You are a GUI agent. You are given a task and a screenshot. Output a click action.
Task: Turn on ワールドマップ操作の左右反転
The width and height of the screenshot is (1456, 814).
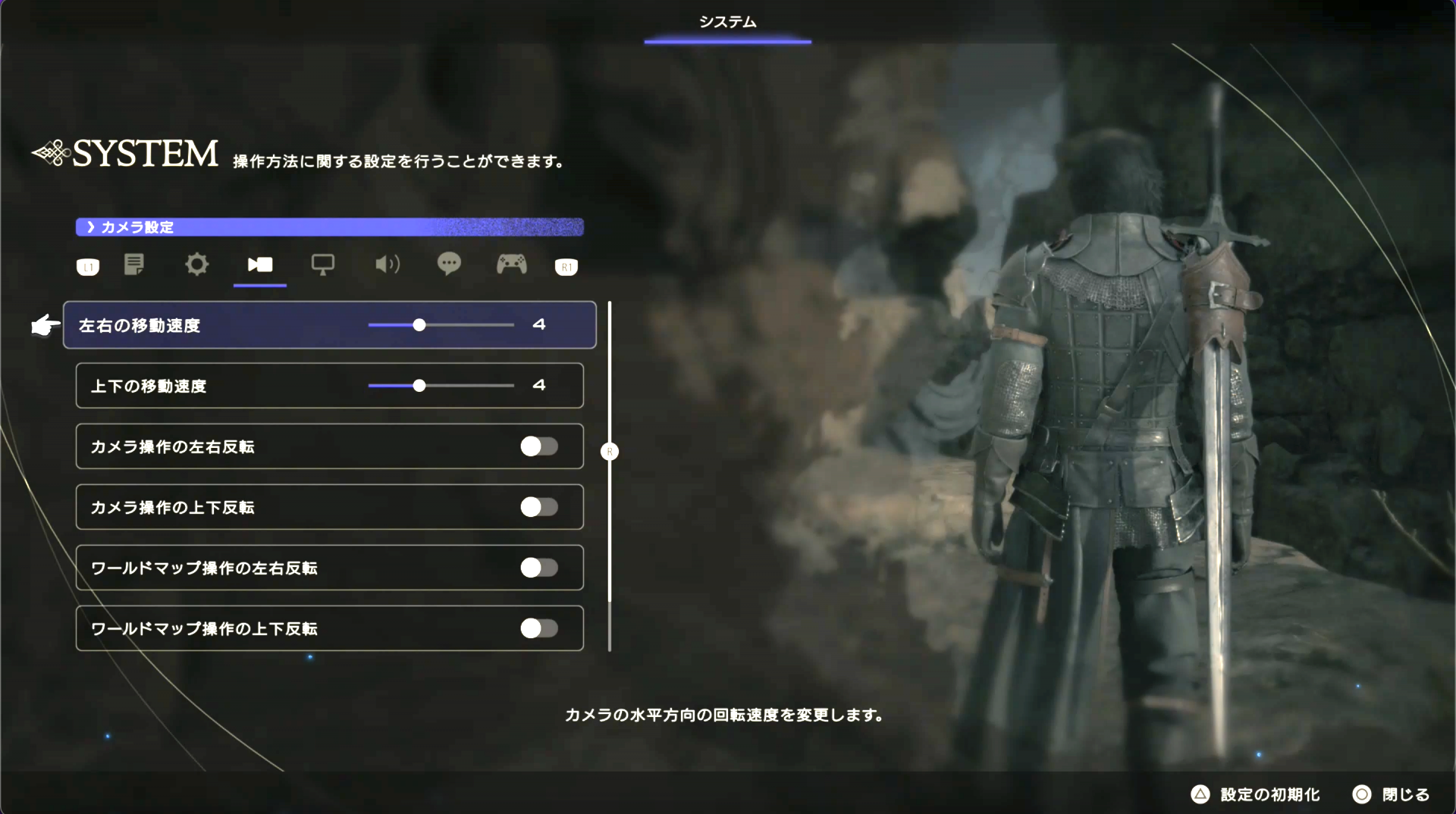click(x=539, y=568)
